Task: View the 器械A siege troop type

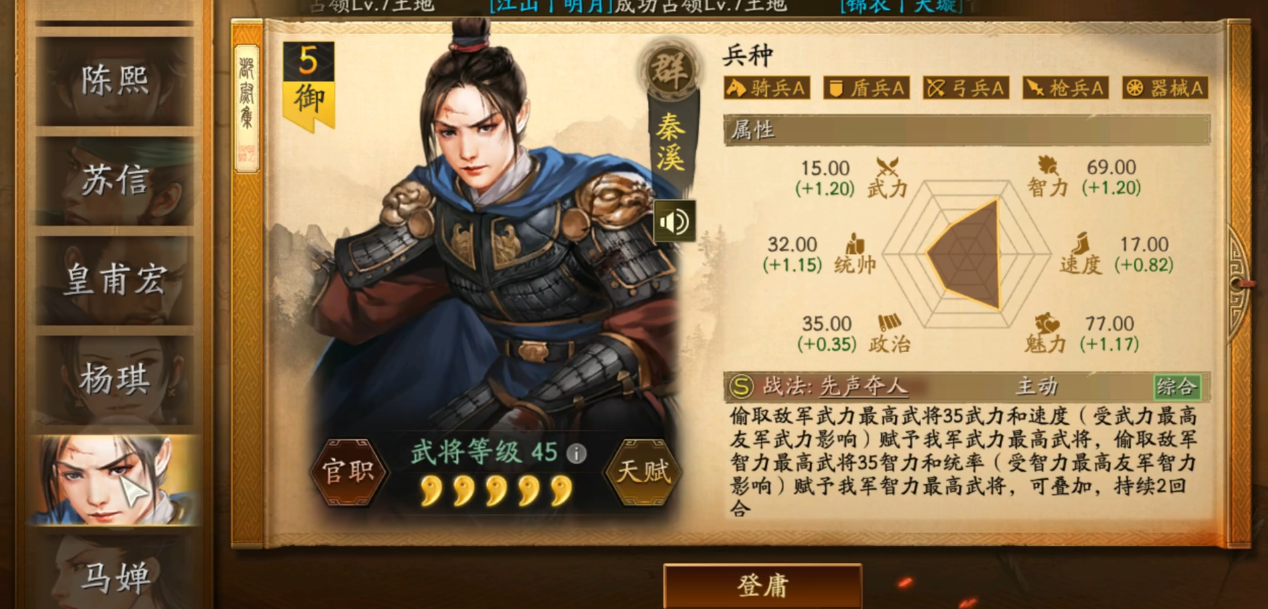Action: 1164,88
